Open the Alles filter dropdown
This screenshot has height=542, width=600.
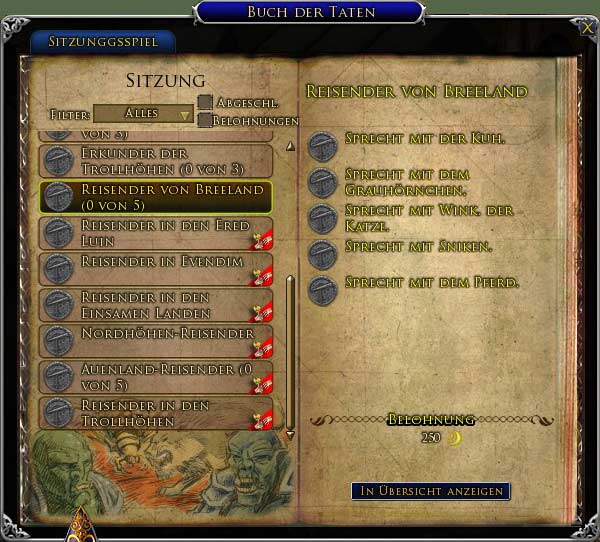(143, 114)
